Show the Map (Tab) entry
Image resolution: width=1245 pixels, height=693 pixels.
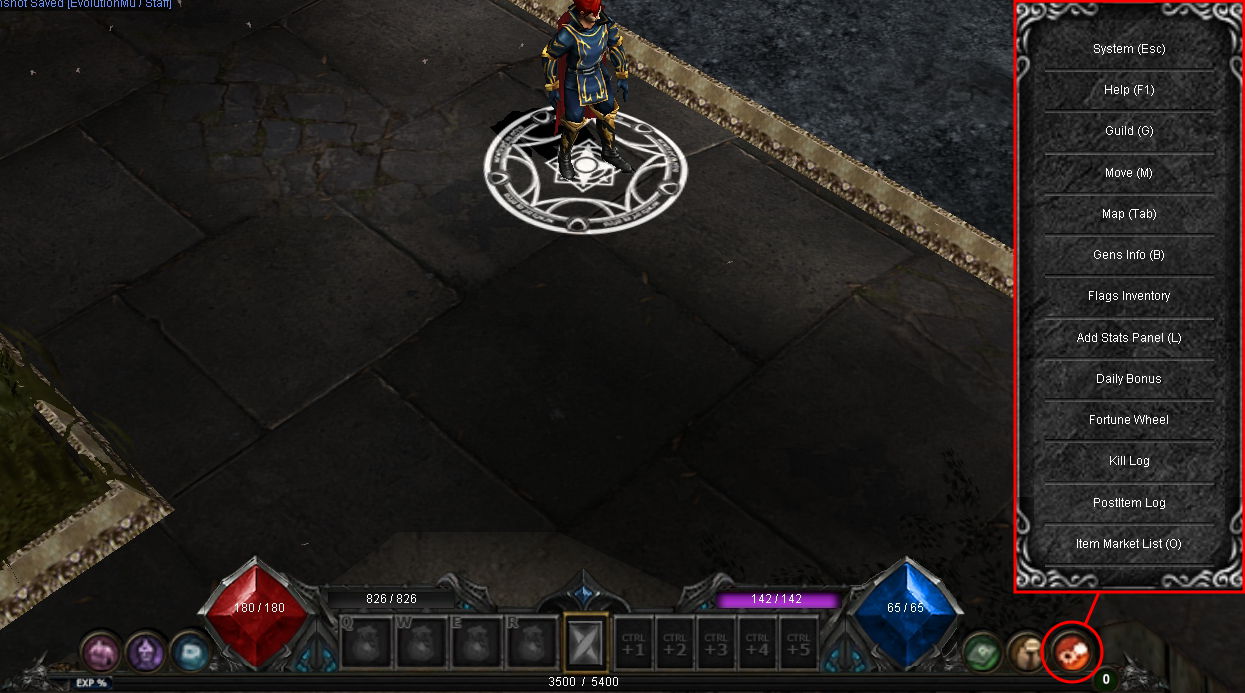pyautogui.click(x=1129, y=214)
